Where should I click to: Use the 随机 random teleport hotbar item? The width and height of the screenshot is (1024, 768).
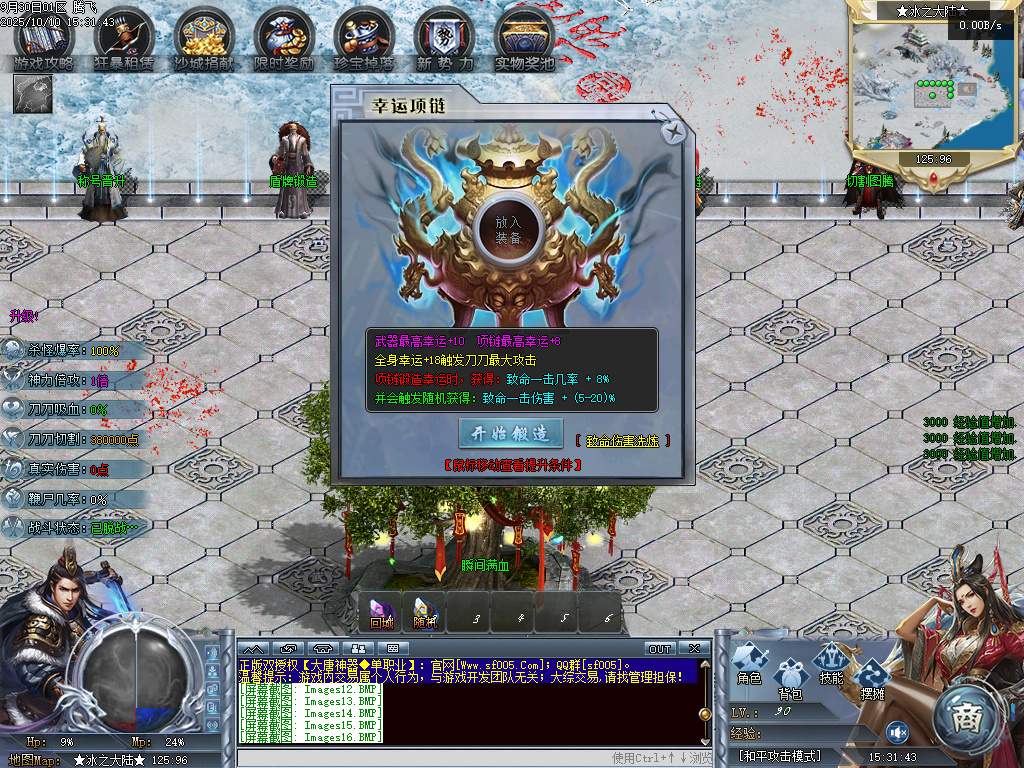425,612
